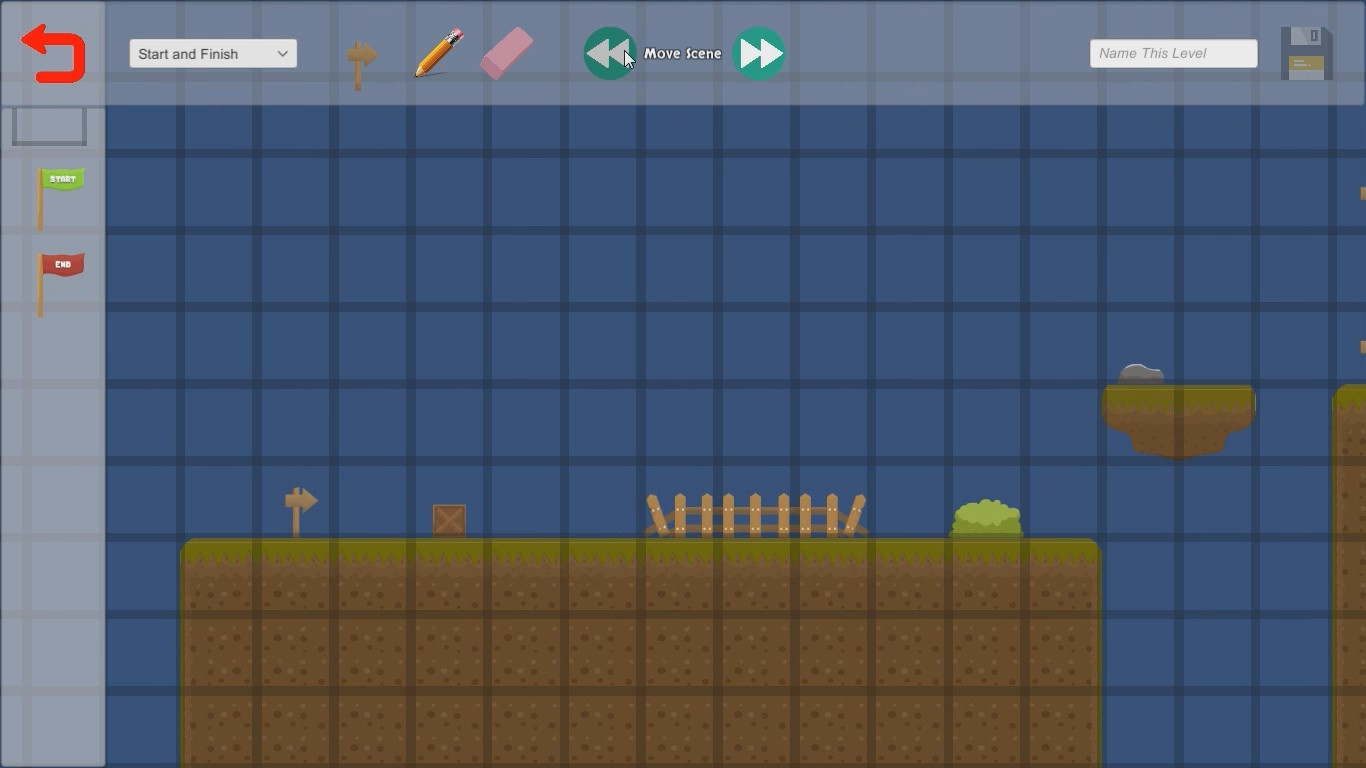
Task: Click the wooden crate on the ground
Action: (x=448, y=519)
